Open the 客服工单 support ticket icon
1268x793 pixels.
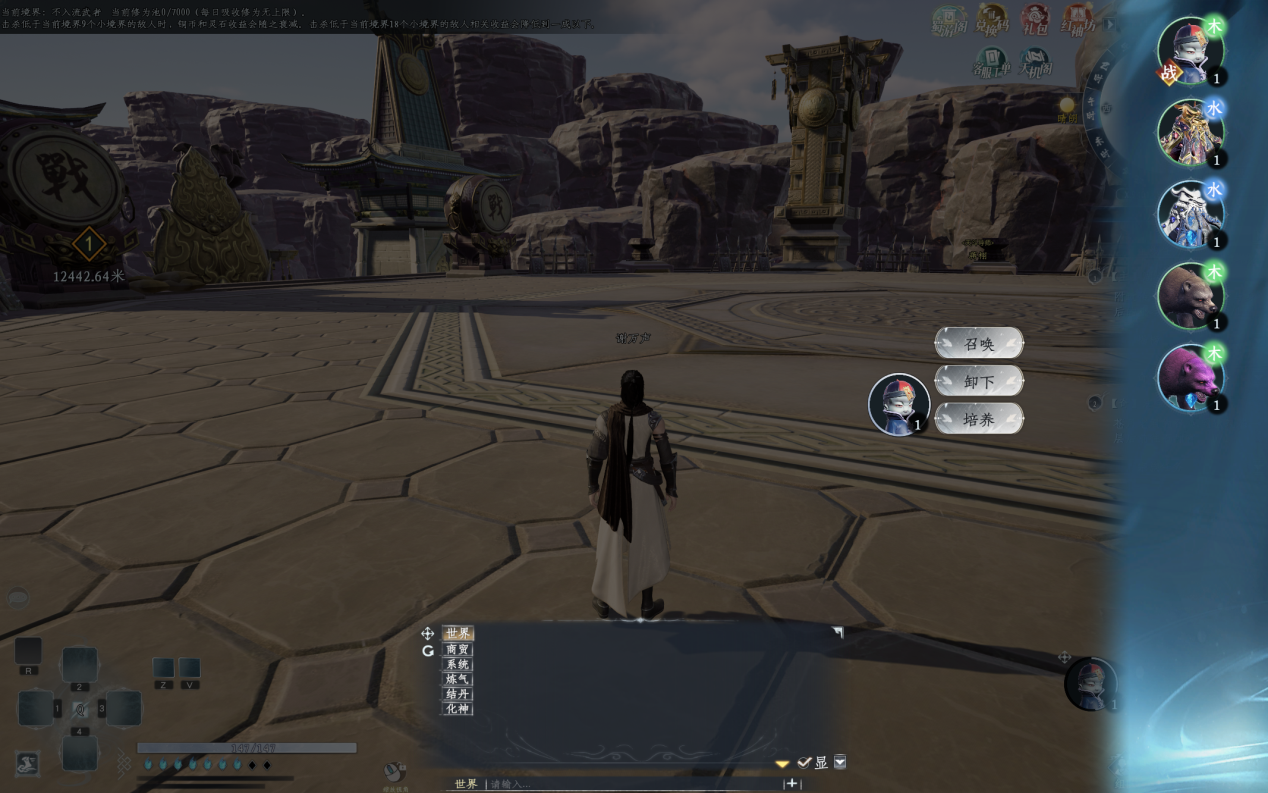tap(991, 64)
